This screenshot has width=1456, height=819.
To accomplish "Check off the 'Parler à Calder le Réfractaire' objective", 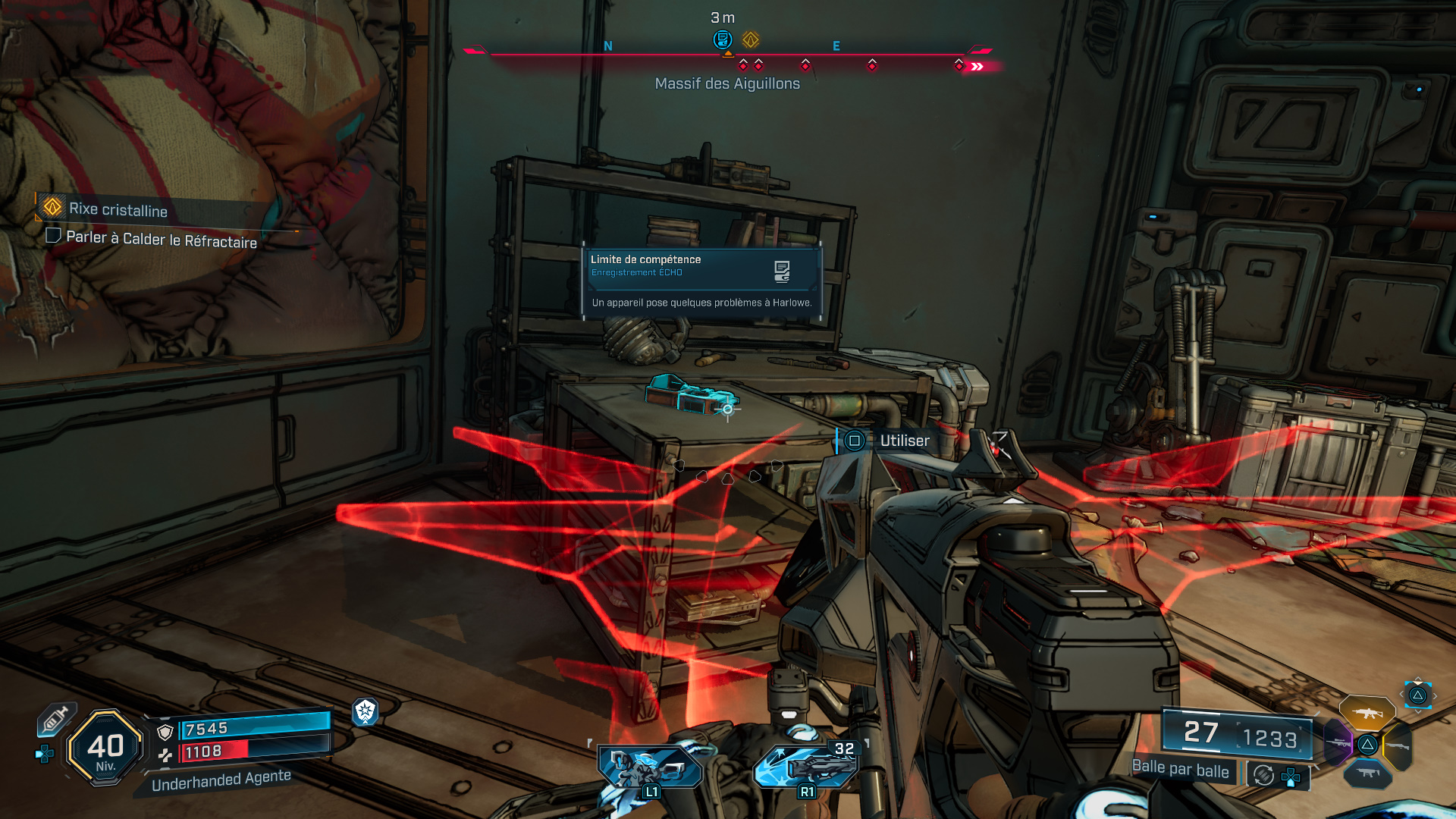I will (x=53, y=236).
